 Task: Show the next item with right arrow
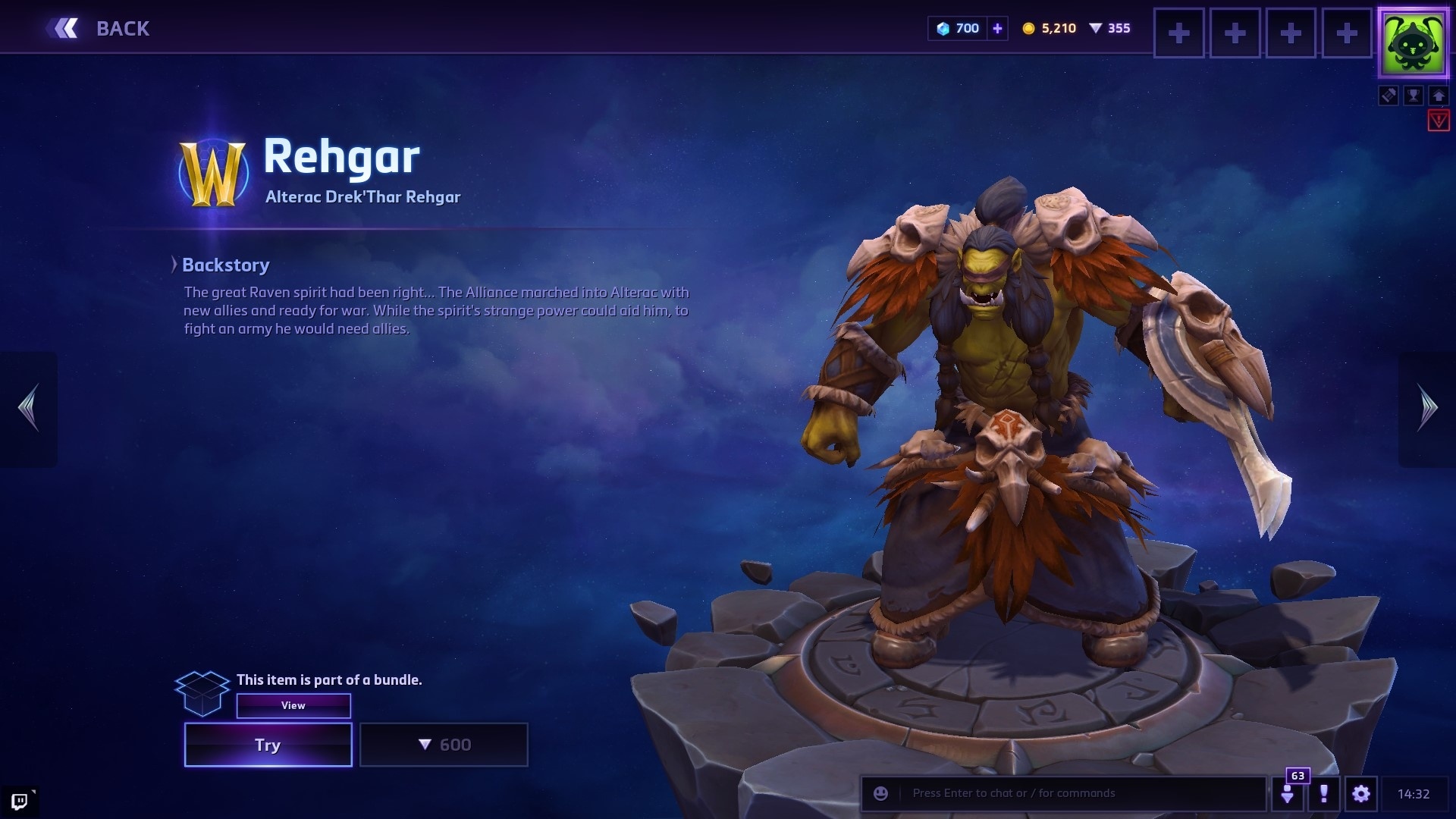click(1427, 408)
